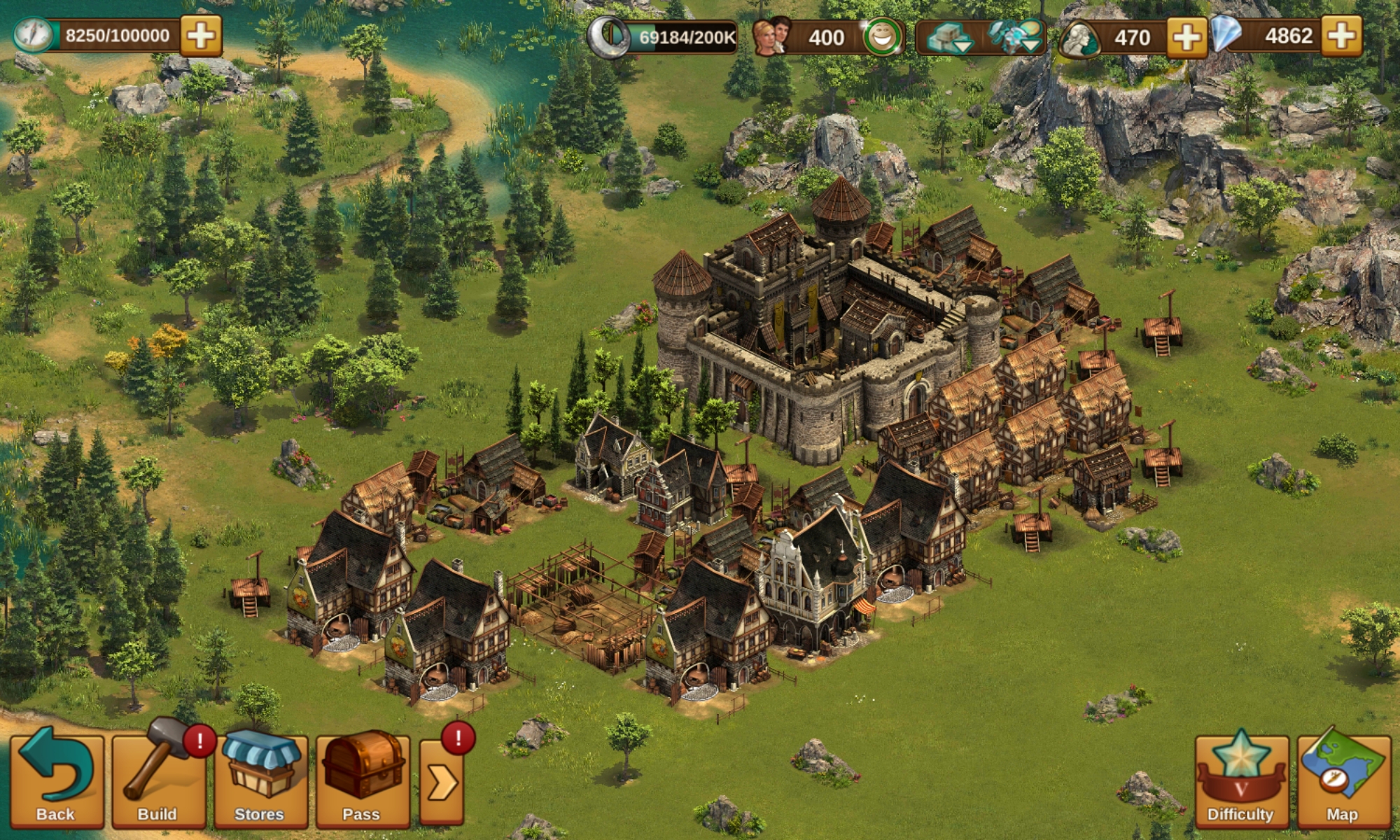Viewport: 1400px width, 840px height.
Task: Open the Difficulty selection
Action: (1240, 778)
